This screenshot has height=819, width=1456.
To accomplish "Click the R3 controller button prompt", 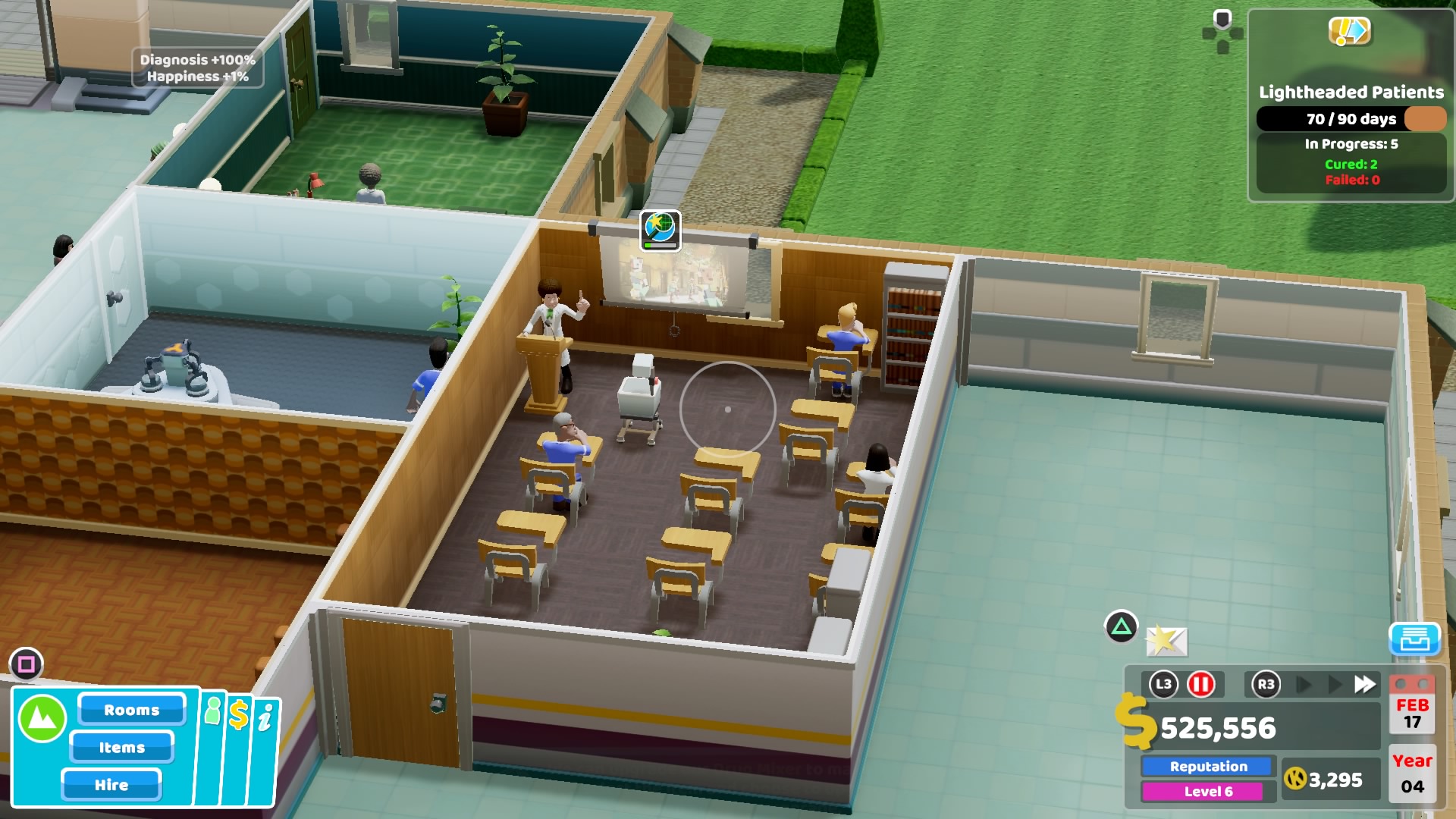I will (x=1266, y=685).
